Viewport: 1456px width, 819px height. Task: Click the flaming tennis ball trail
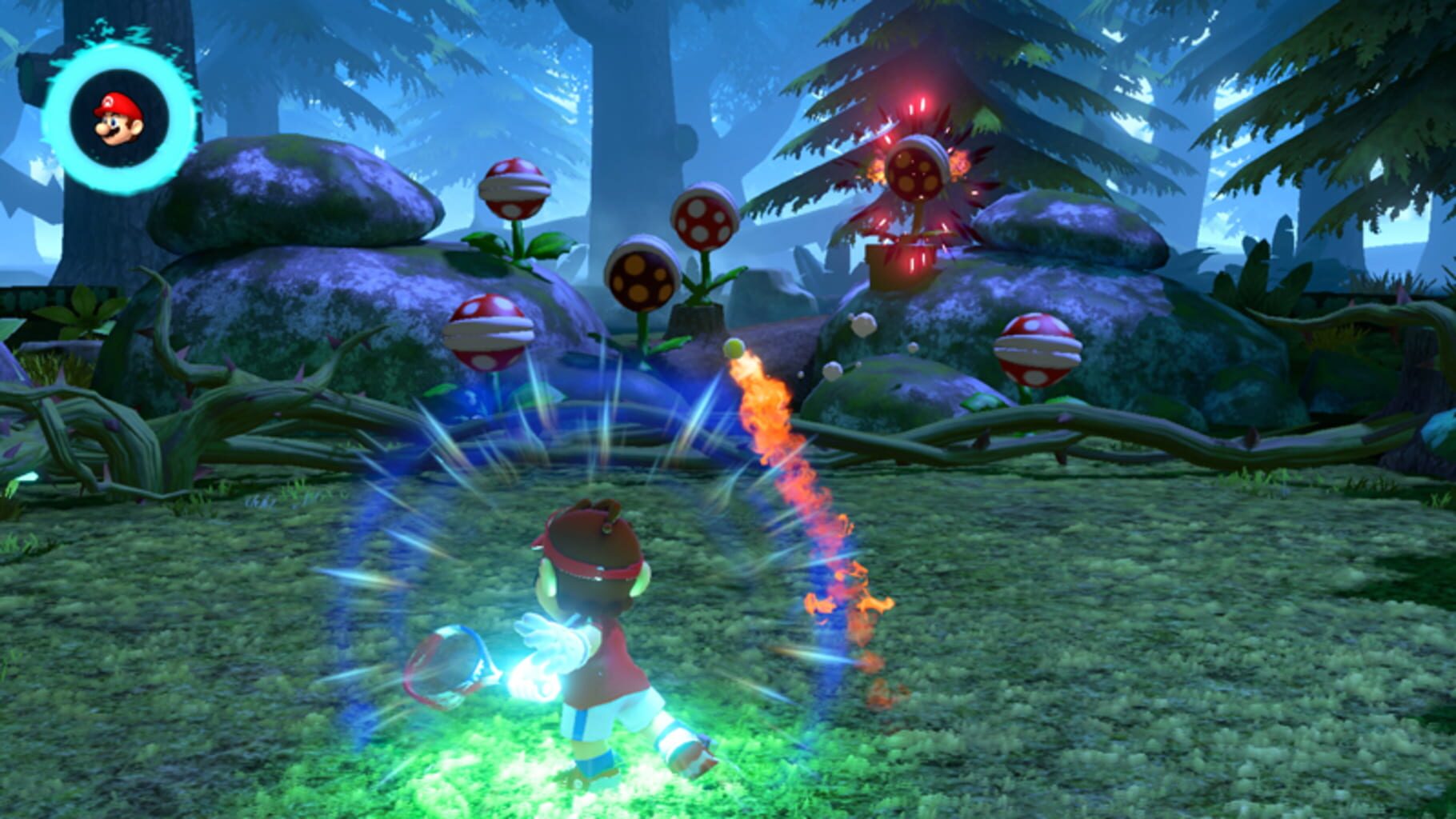click(792, 480)
